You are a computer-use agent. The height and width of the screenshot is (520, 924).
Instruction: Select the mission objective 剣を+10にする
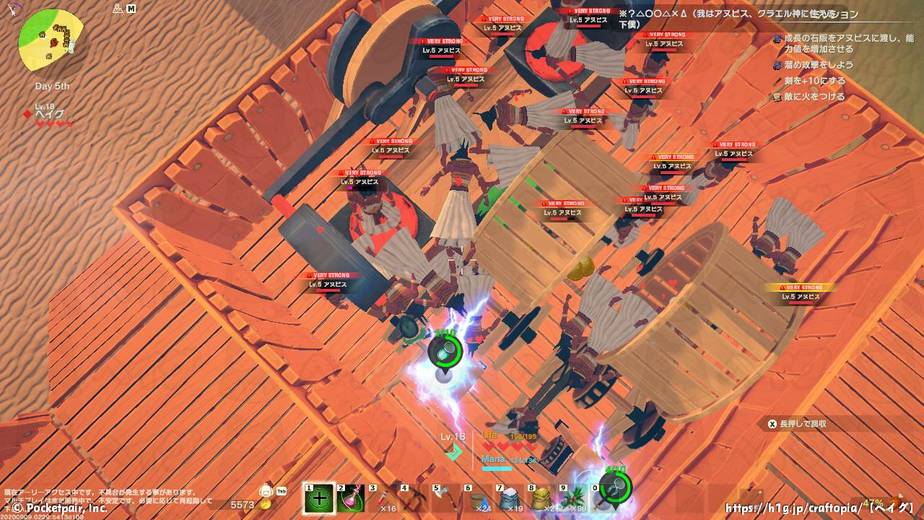tap(814, 80)
